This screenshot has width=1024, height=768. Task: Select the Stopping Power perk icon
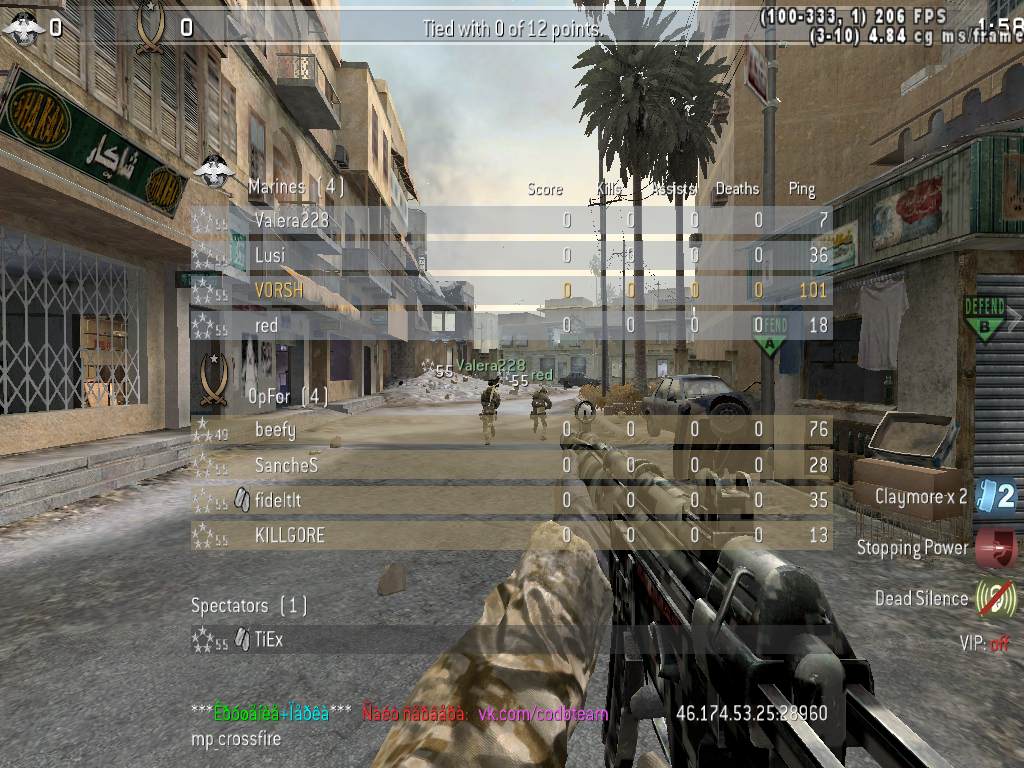996,548
